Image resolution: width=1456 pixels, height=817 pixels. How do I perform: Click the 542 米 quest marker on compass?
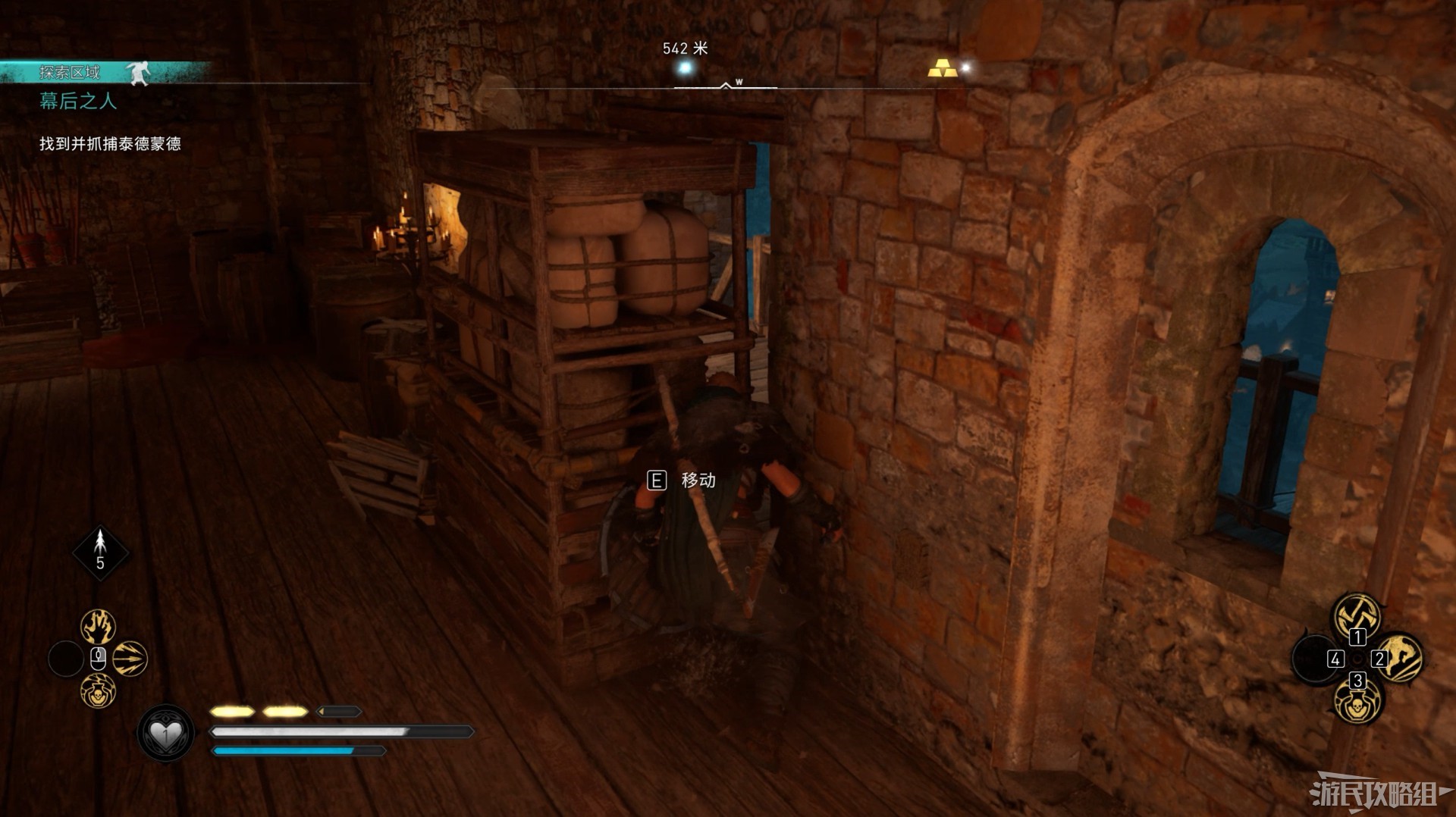(x=686, y=68)
